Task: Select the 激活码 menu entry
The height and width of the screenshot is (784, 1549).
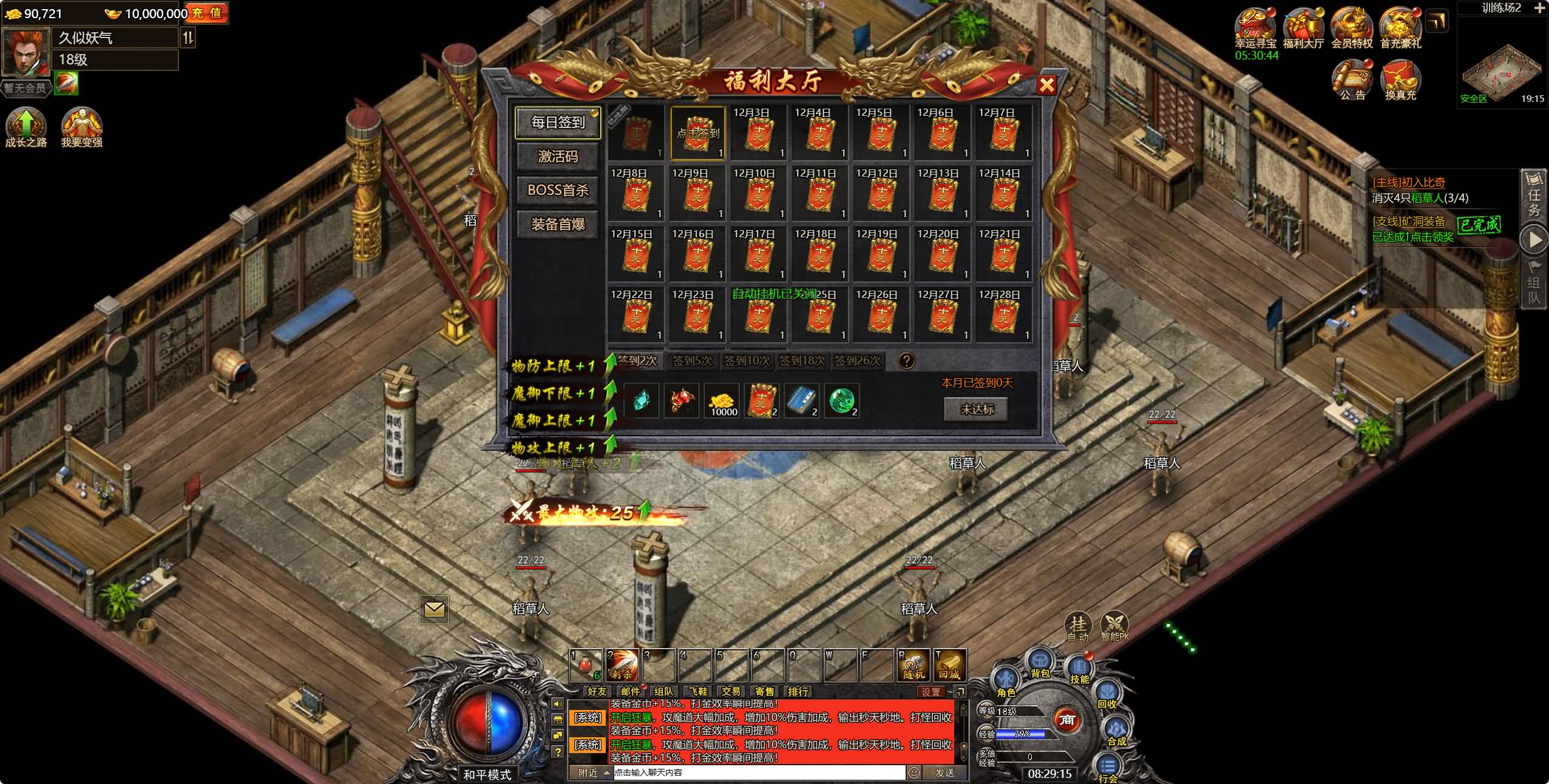Action: coord(558,157)
